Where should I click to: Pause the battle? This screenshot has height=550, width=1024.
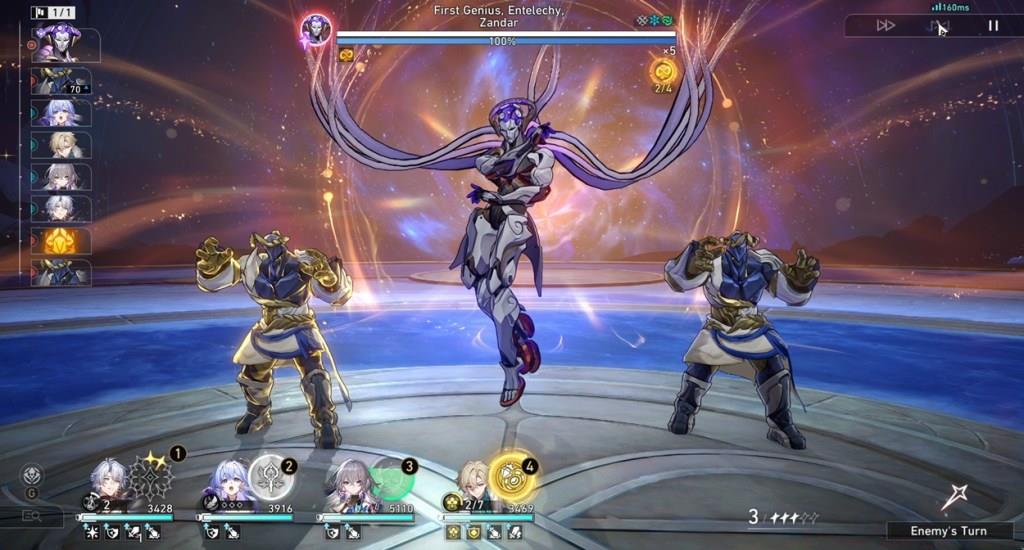[x=993, y=26]
